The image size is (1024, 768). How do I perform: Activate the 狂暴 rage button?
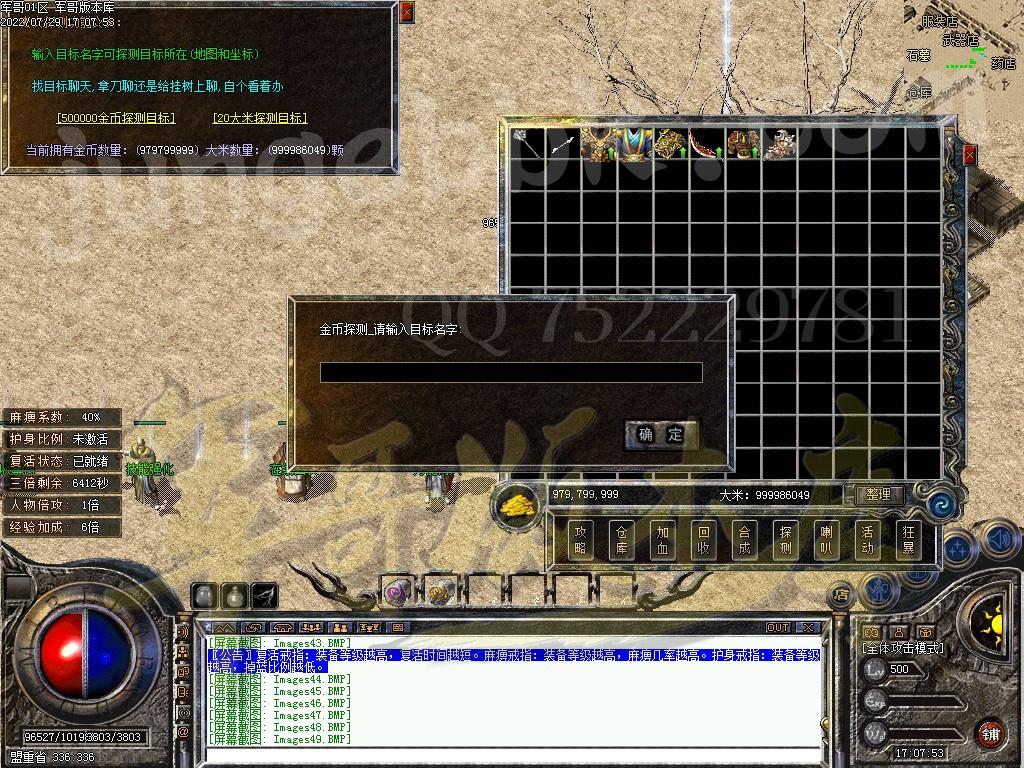tap(908, 540)
